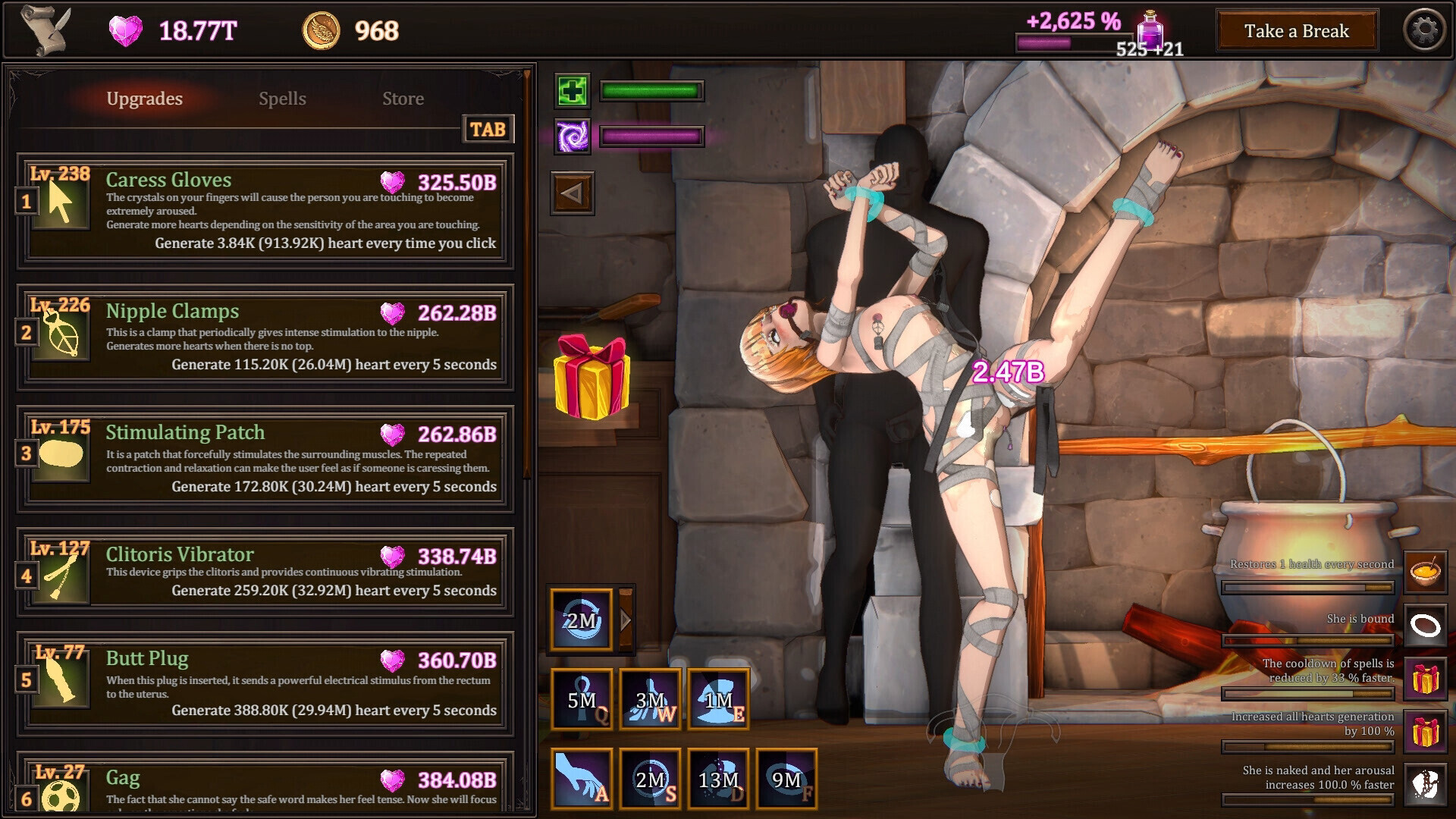Switch to the Spells tab
Screen dimensions: 1456x819
coord(282,99)
